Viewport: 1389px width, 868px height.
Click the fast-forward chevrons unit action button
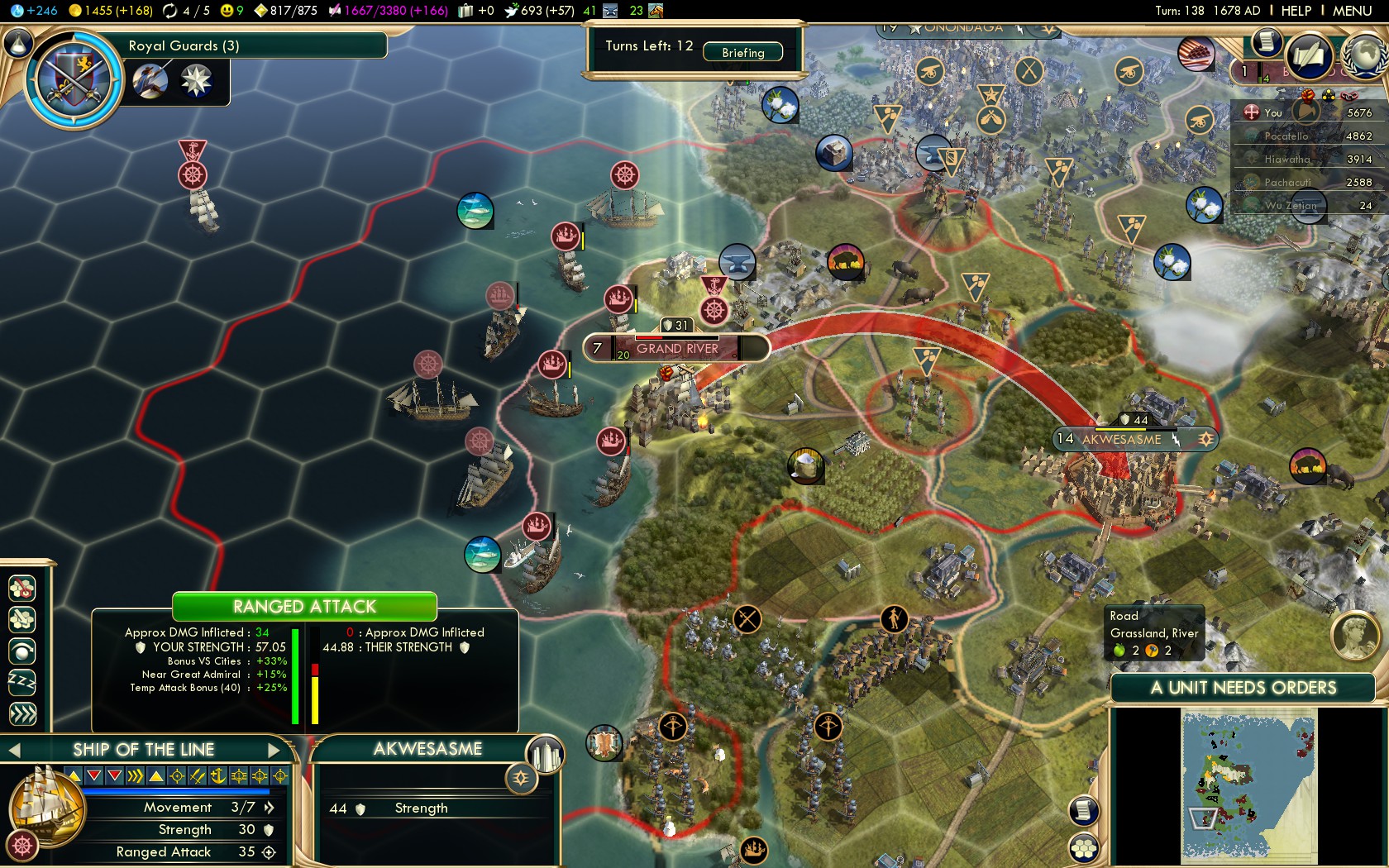pos(22,713)
